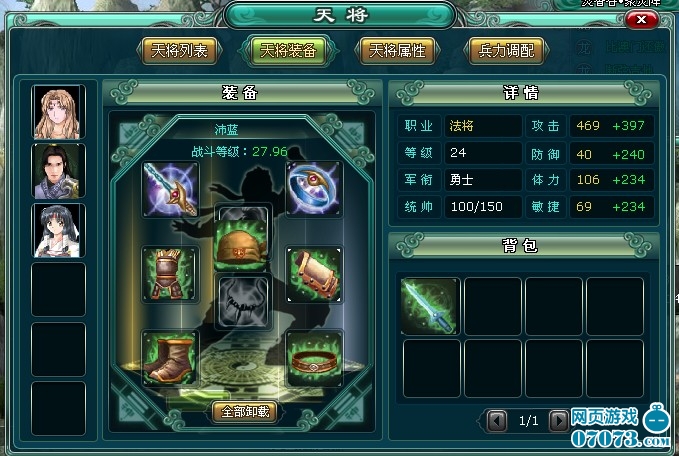Go to the previous backpack page

[497, 421]
